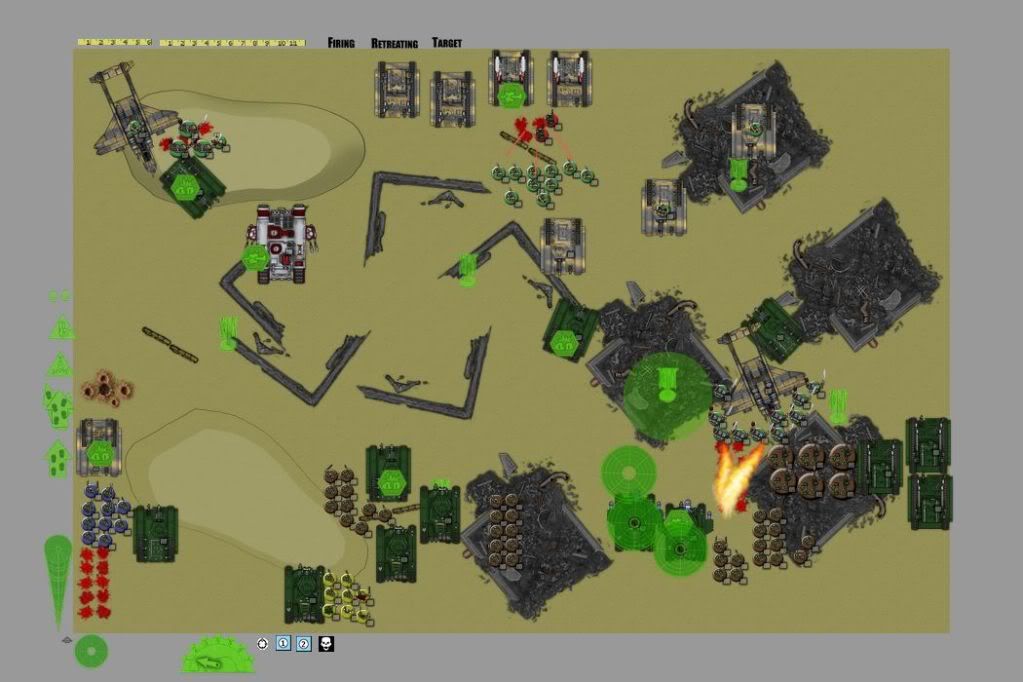Select the Firing label

point(341,43)
